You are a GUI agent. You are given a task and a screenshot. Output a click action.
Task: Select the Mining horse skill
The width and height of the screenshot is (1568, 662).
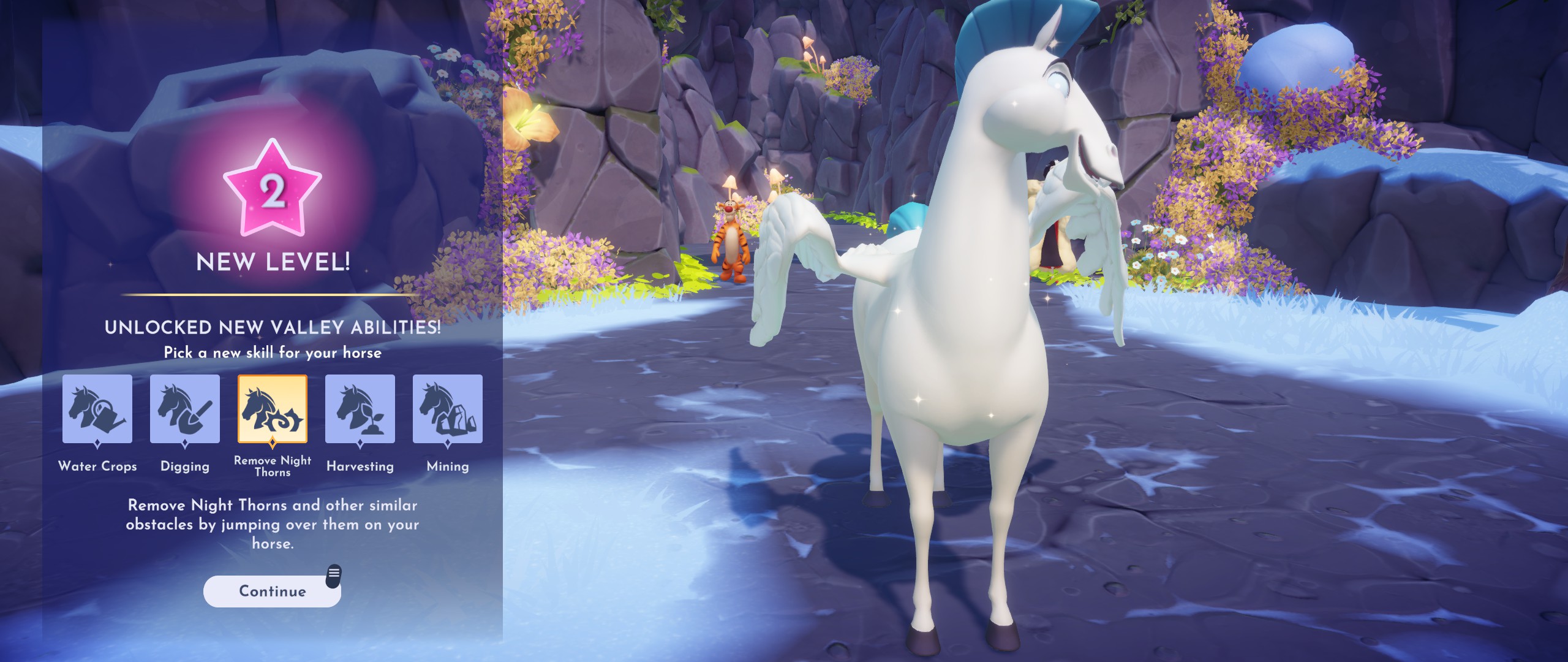point(448,409)
